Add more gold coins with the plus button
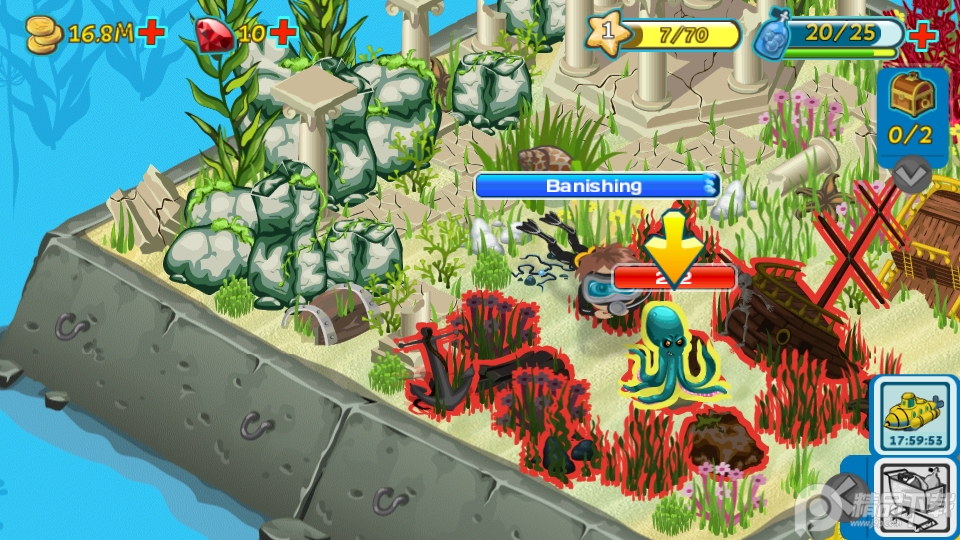Screen dimensions: 960x540 (x=151, y=33)
